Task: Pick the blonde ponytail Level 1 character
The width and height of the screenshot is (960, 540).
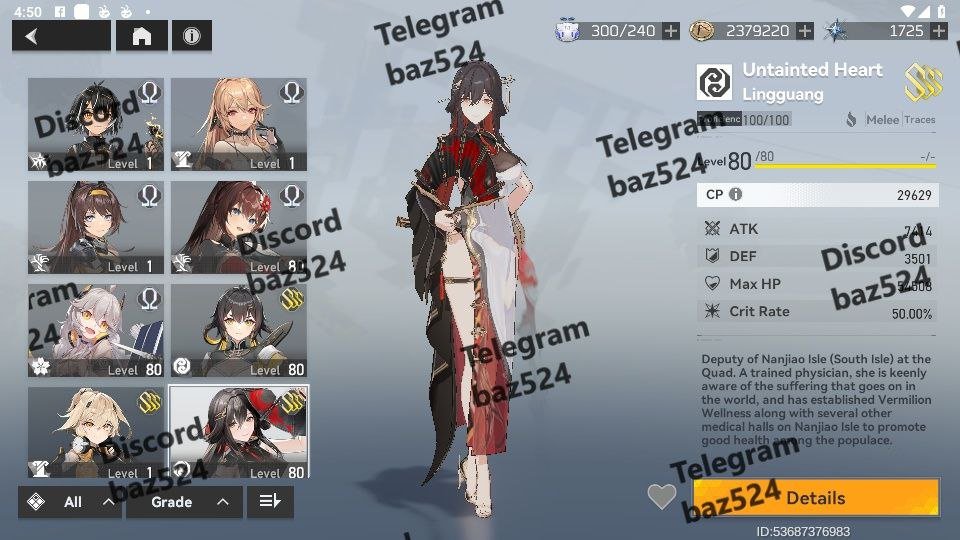Action: point(96,432)
